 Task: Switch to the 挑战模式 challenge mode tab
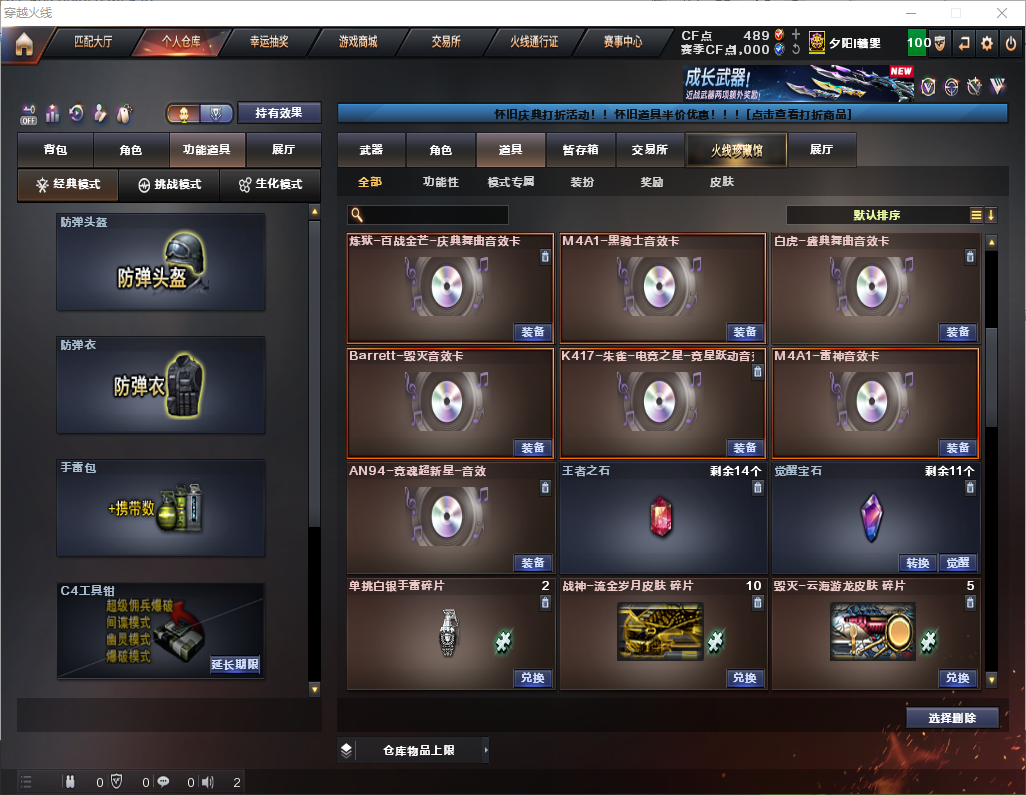[168, 185]
